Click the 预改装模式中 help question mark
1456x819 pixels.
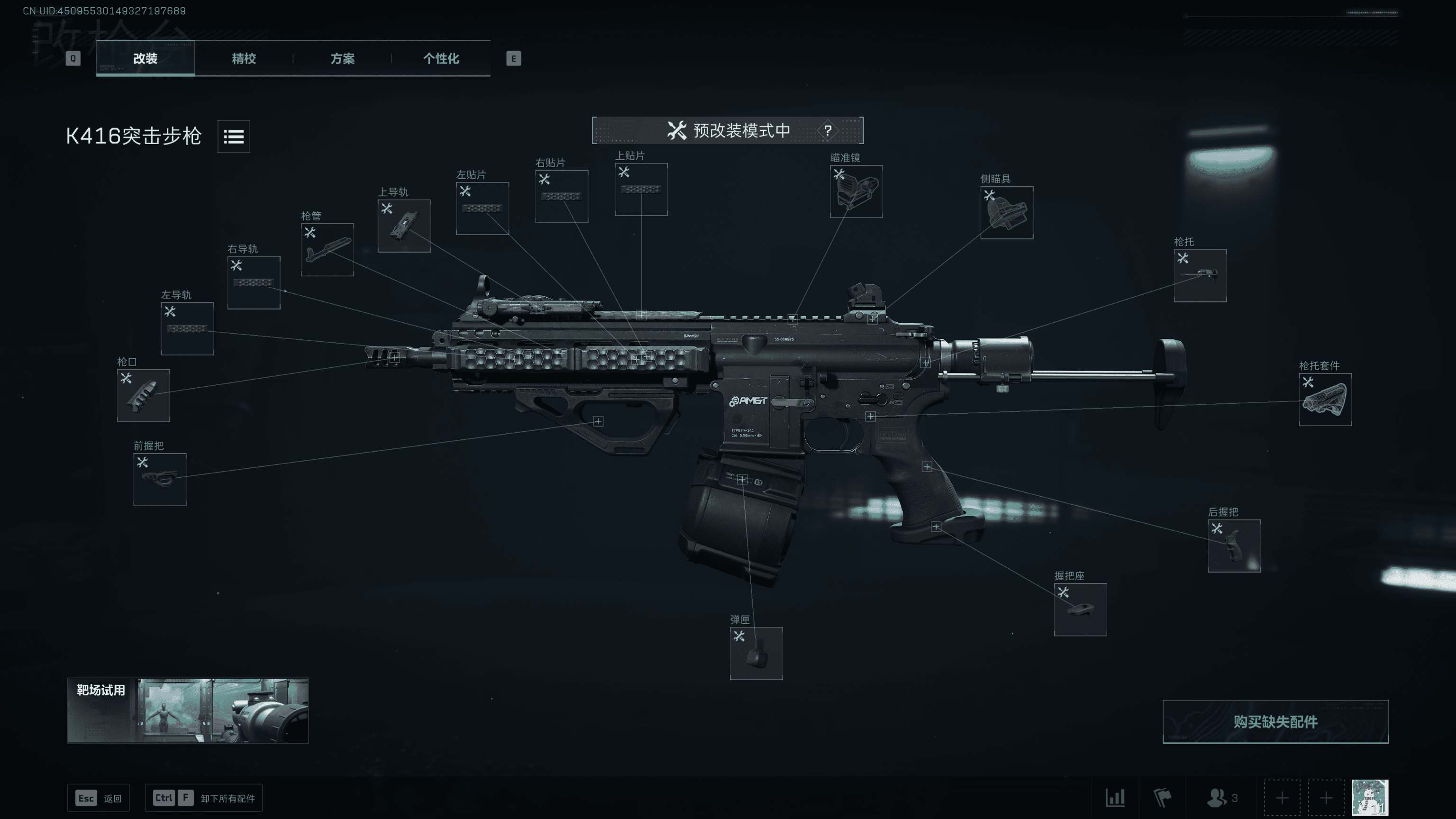point(828,130)
